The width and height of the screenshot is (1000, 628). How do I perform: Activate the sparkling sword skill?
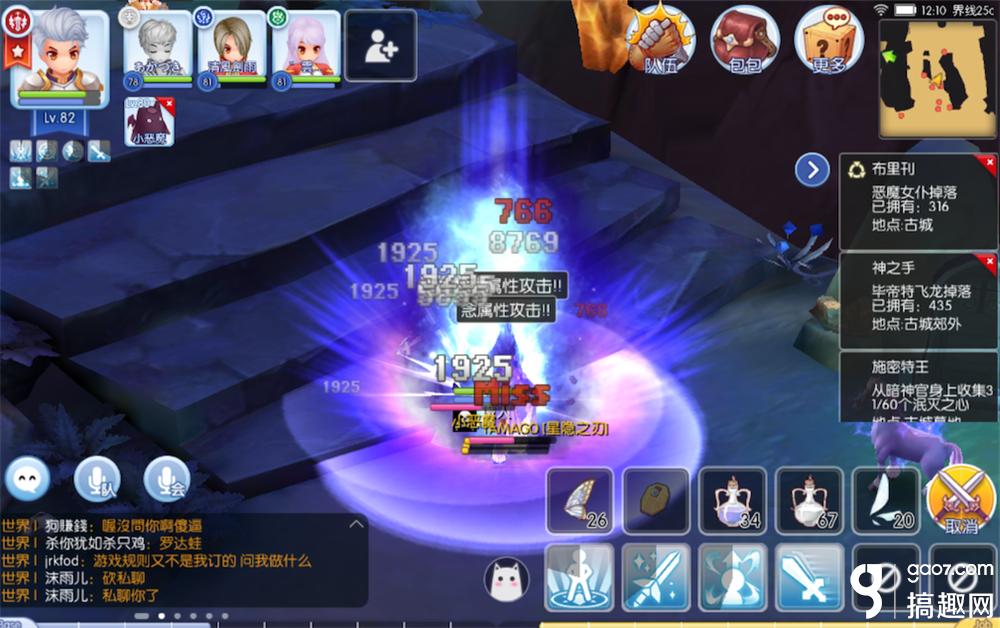[x=656, y=577]
